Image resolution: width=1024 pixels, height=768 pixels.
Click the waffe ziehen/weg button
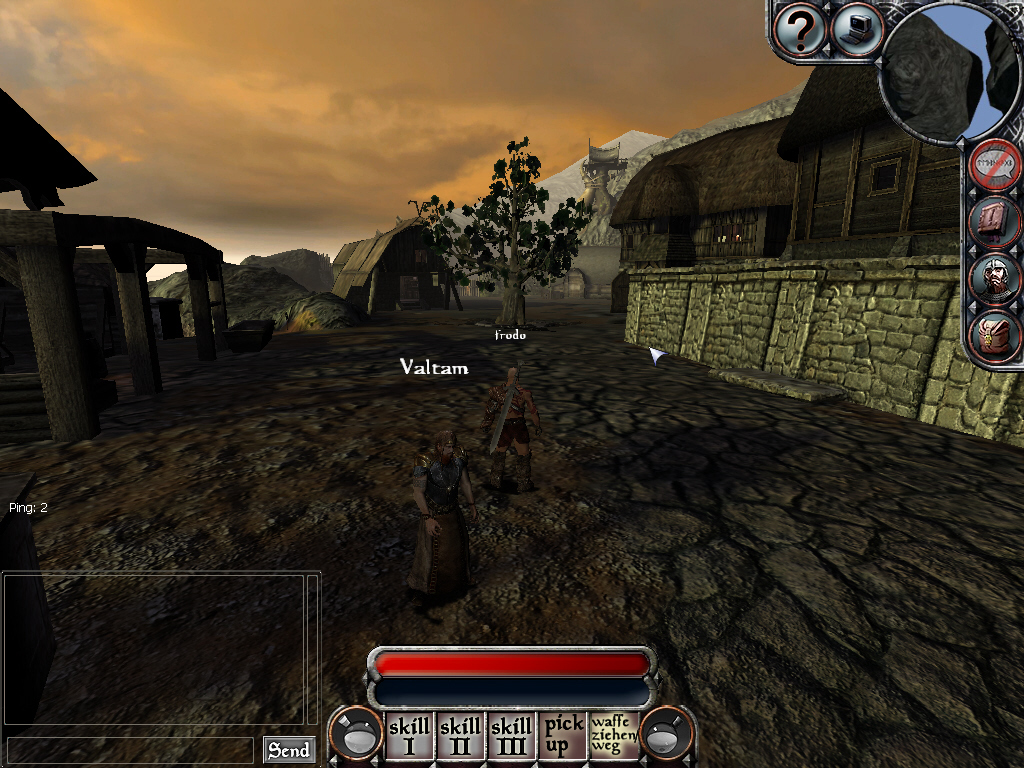coord(614,735)
